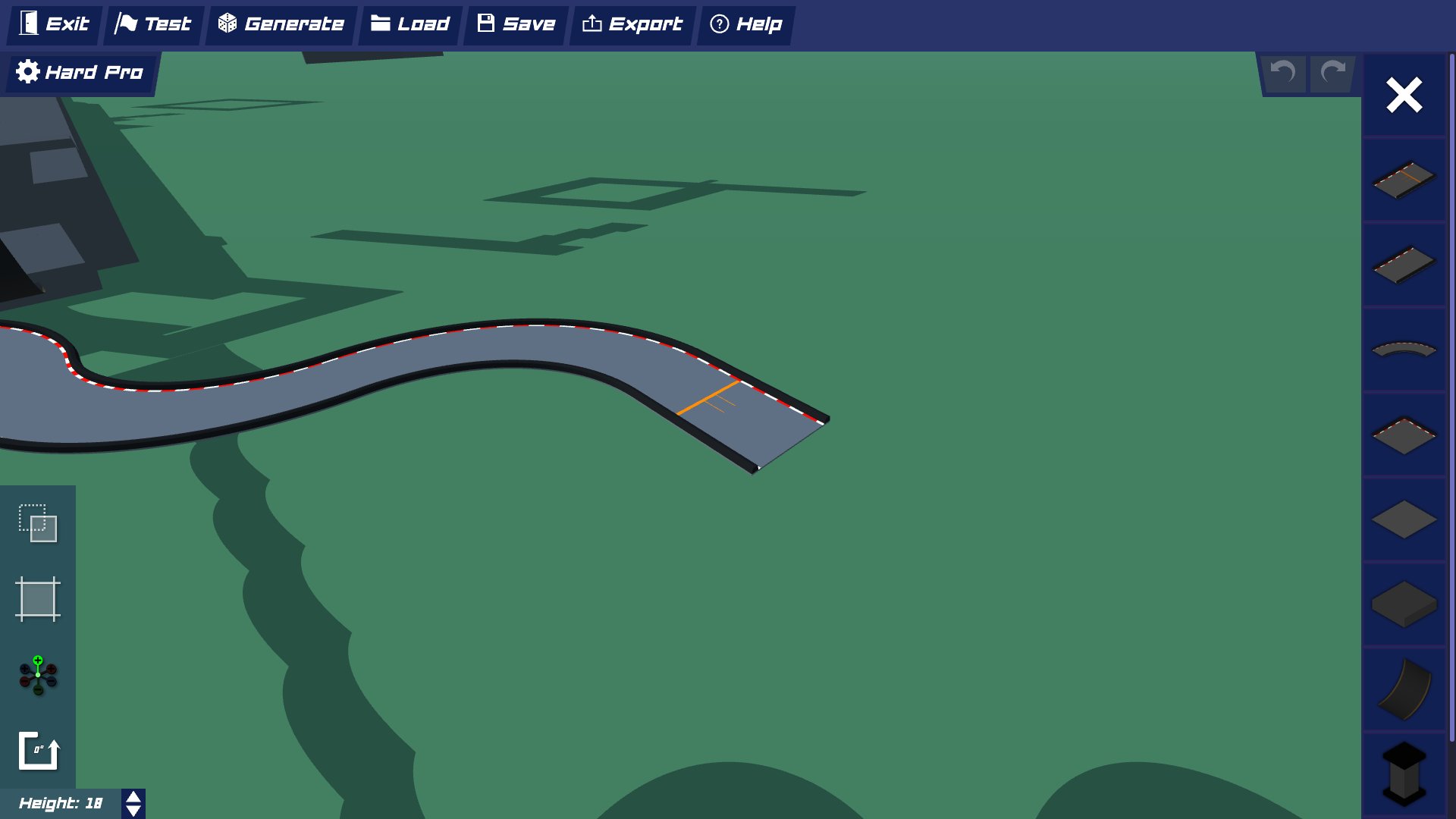Close the track piece panel with the X
Image resolution: width=1456 pixels, height=819 pixels.
pyautogui.click(x=1403, y=95)
